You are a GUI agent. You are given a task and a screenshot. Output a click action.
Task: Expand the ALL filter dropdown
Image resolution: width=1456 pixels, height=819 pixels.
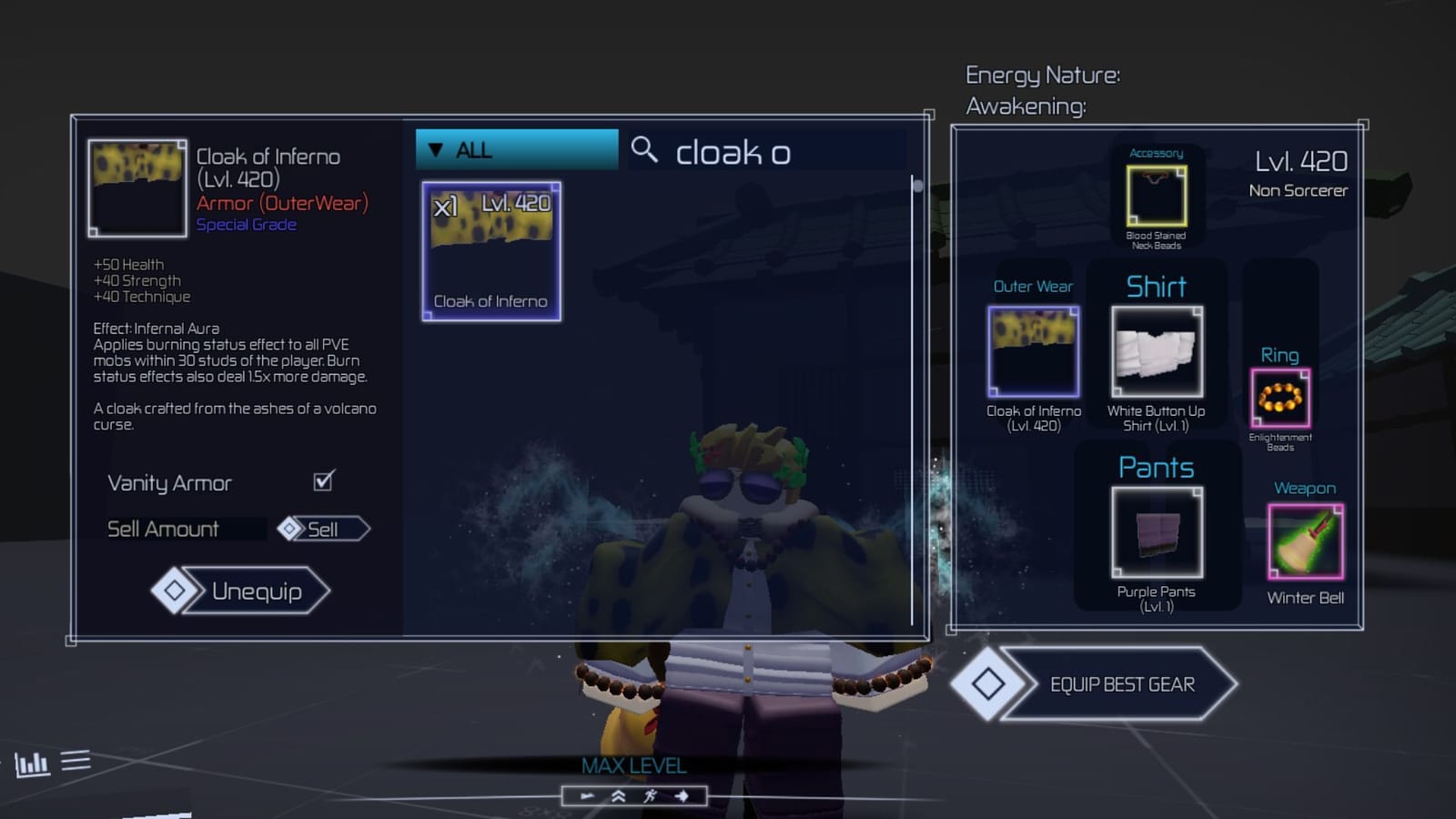515,149
